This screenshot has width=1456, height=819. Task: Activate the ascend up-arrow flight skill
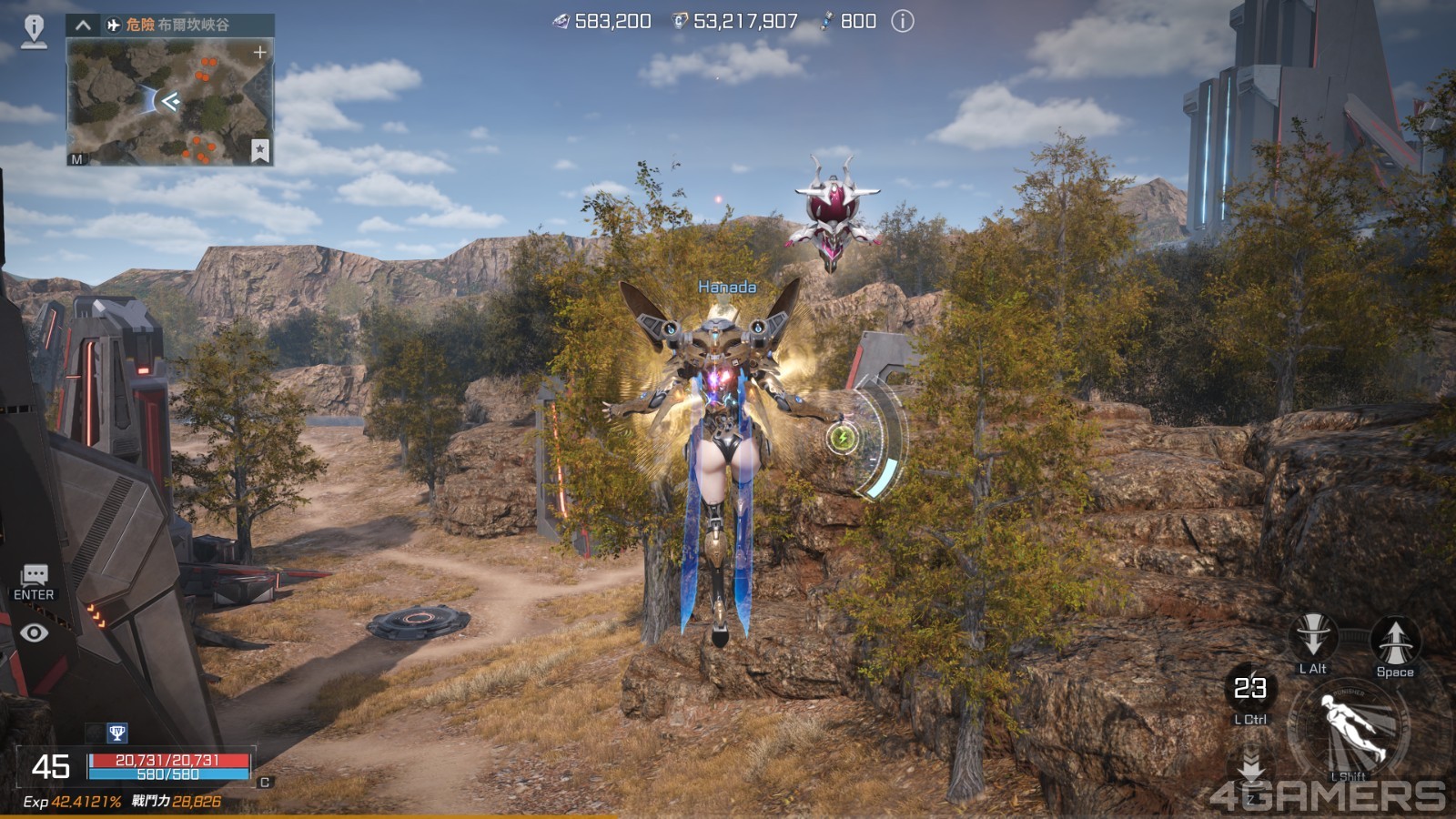(1394, 640)
